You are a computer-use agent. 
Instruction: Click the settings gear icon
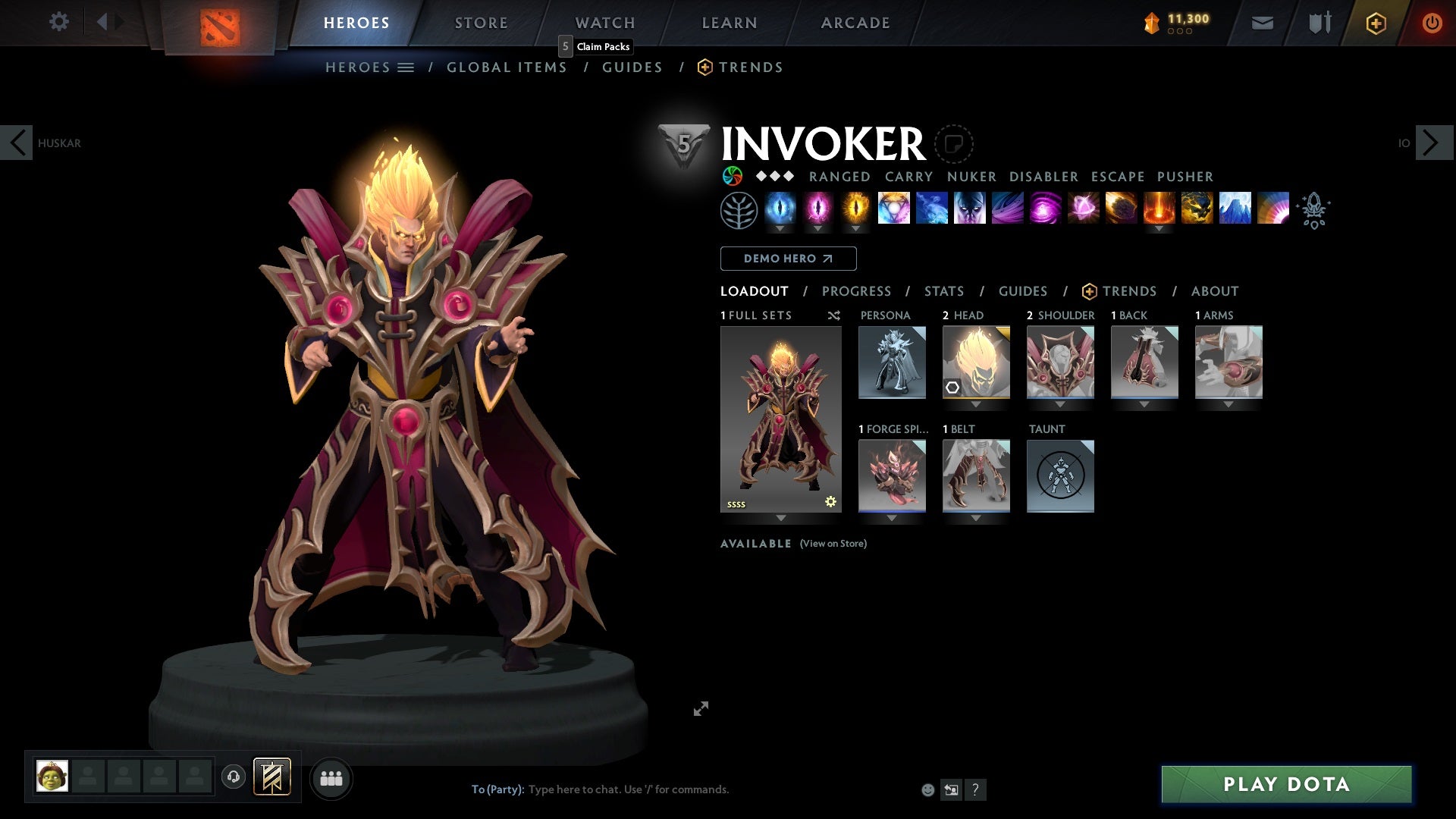[58, 22]
